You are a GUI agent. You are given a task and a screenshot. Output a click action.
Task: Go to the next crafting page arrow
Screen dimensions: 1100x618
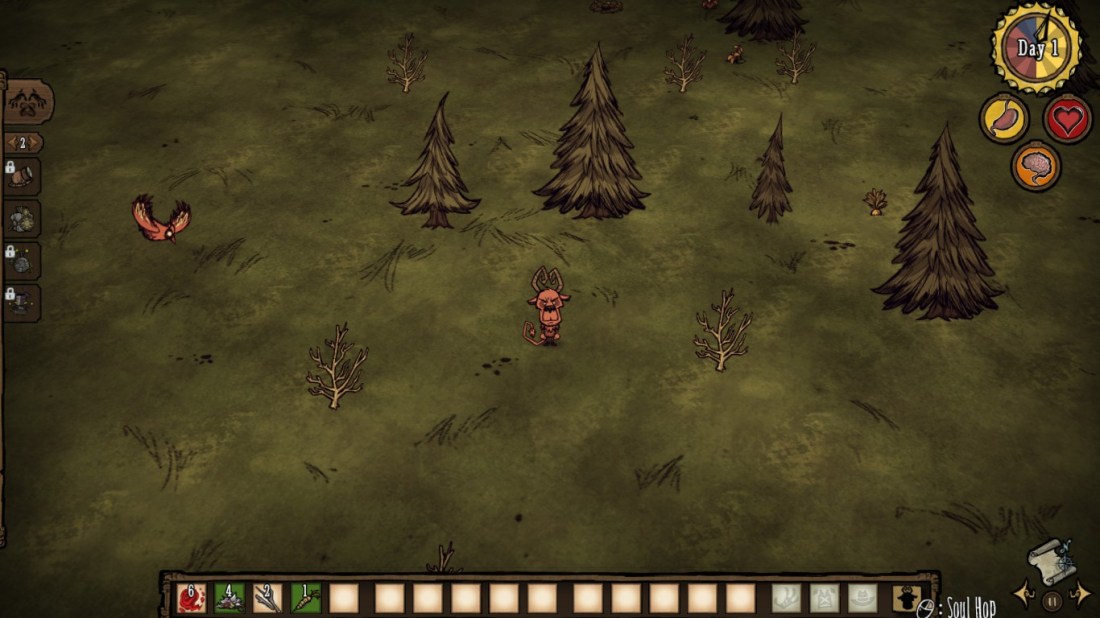(38, 143)
